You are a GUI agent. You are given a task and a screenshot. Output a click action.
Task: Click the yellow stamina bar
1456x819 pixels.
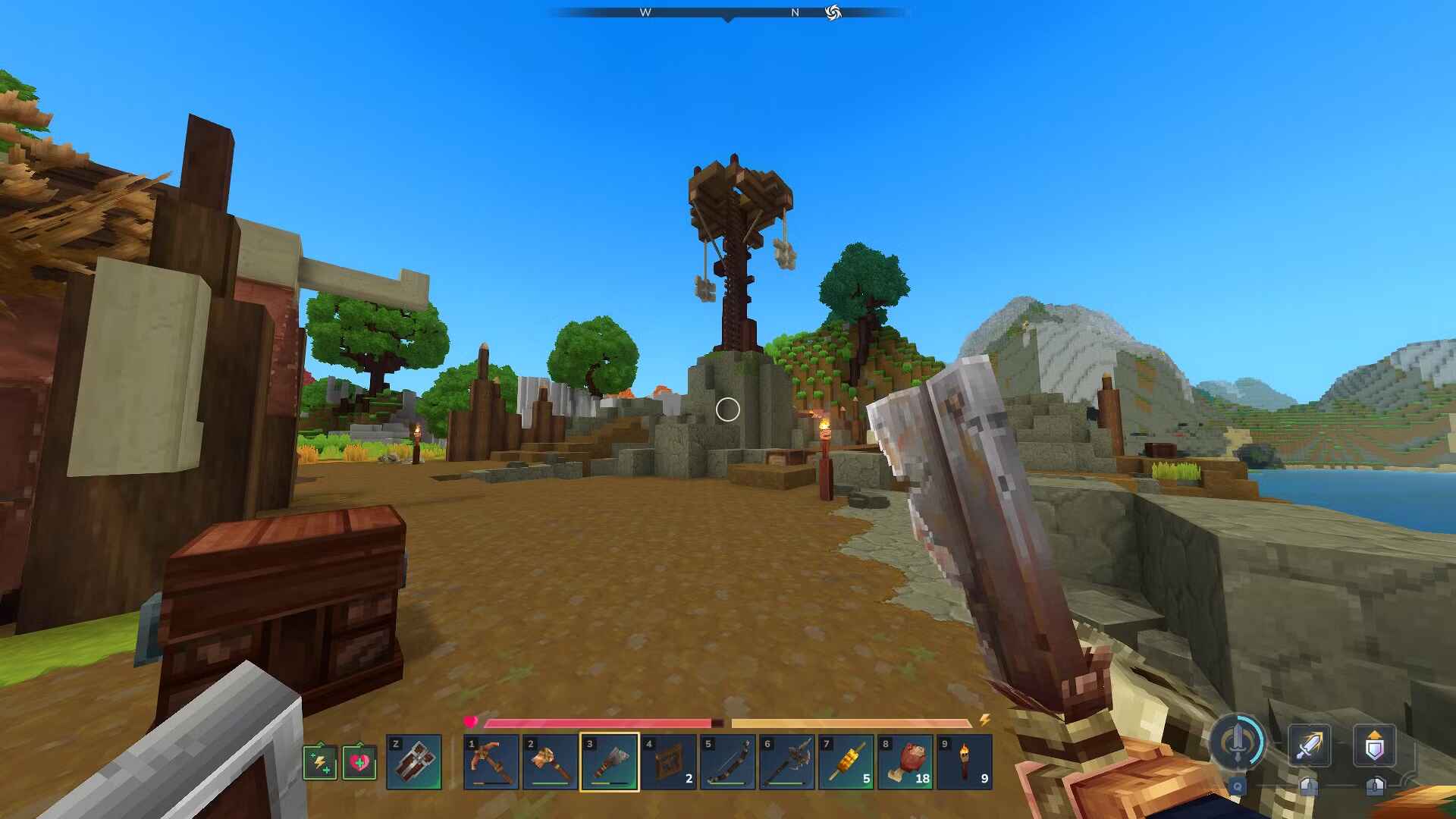(x=849, y=723)
